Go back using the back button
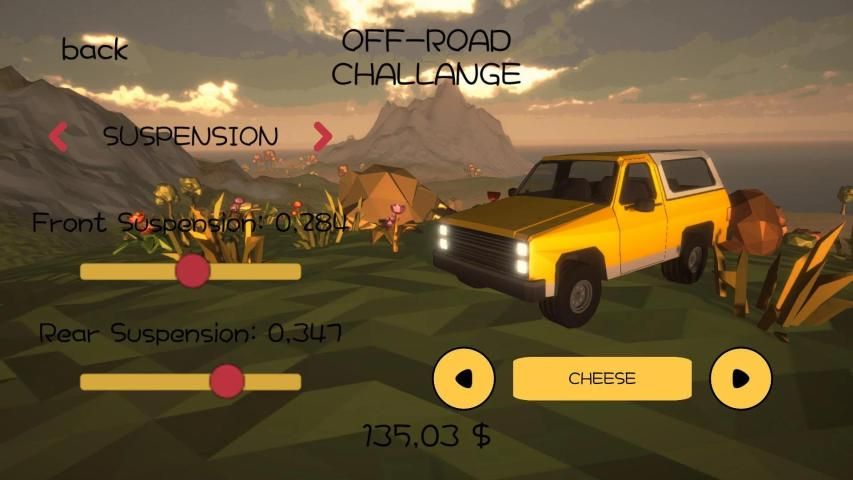Image resolution: width=853 pixels, height=480 pixels. (95, 49)
